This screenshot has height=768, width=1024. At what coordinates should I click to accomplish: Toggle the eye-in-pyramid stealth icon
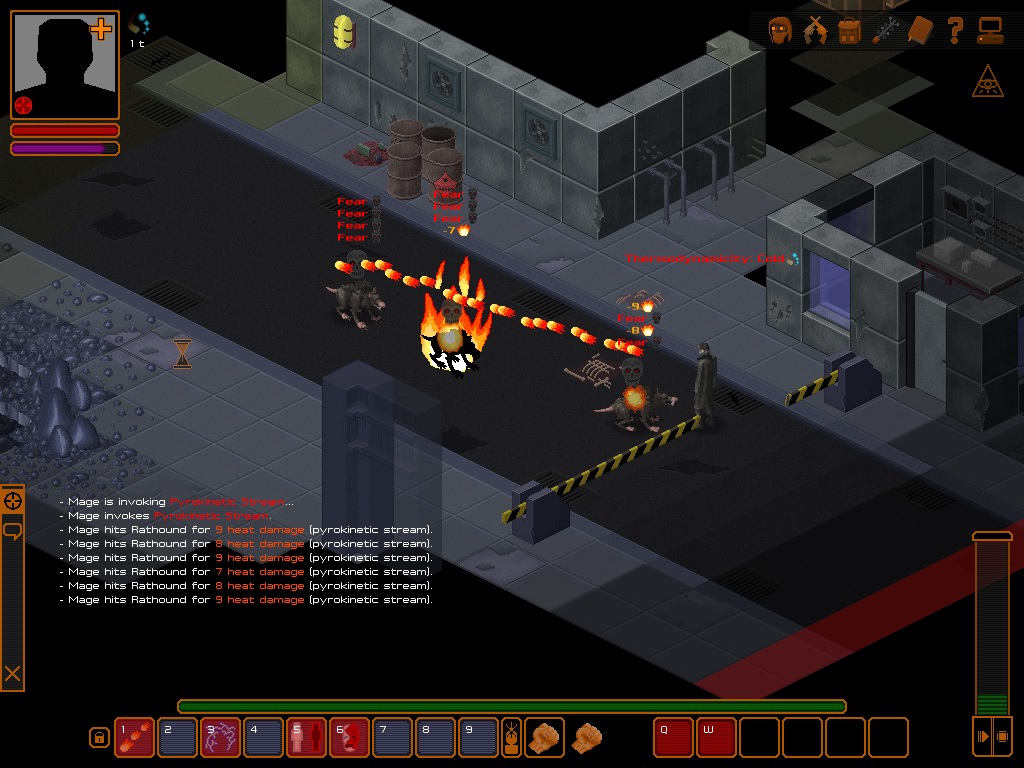click(x=988, y=84)
